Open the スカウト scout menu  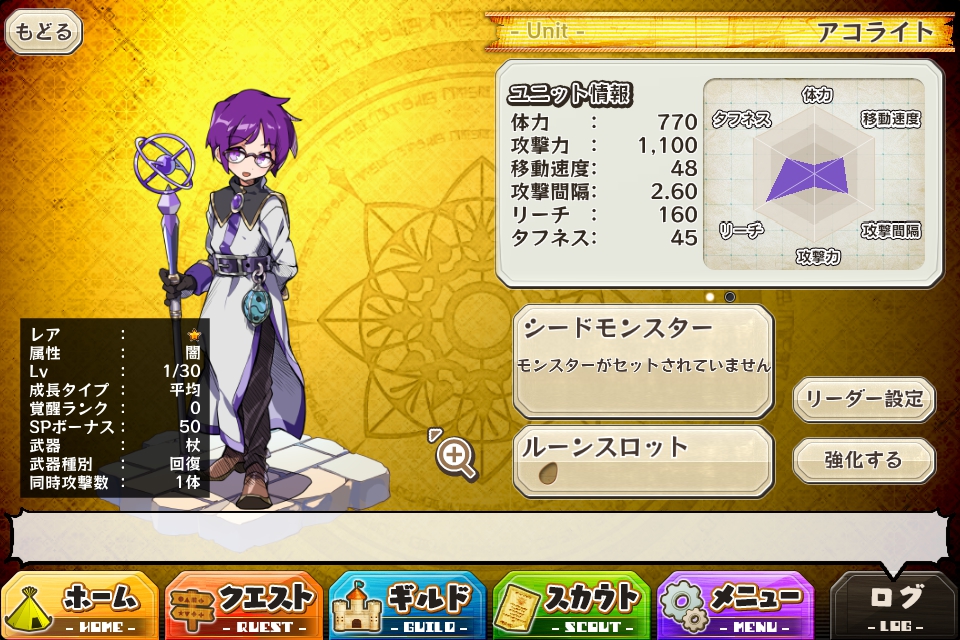coord(572,604)
